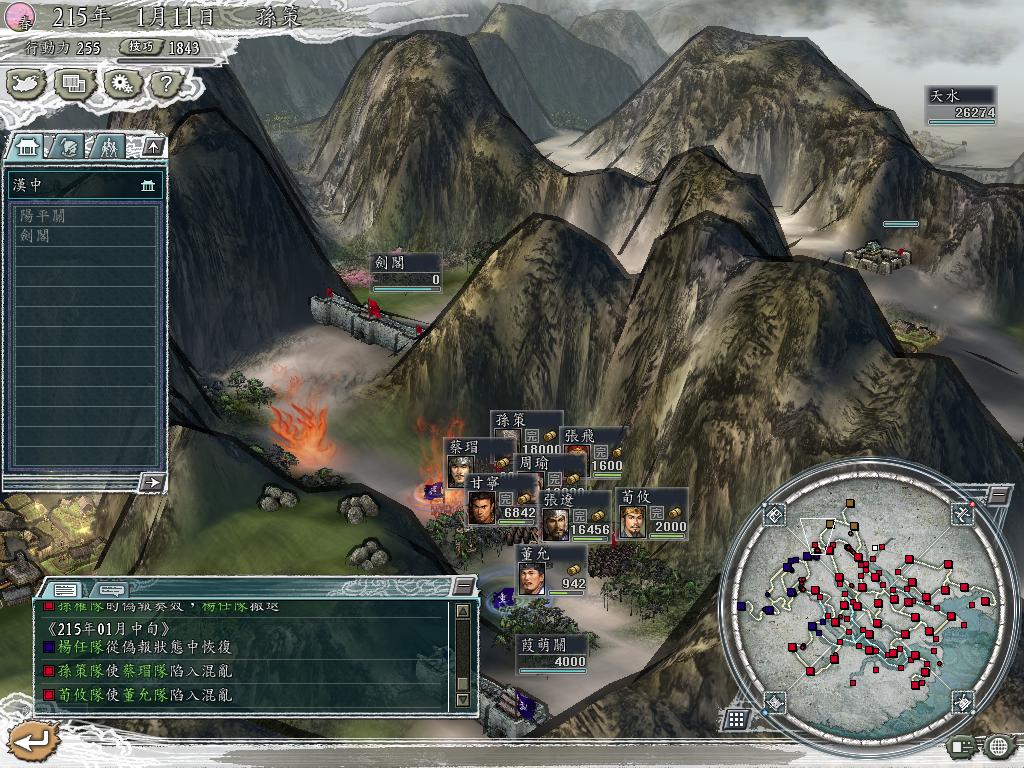Switch to the city building list tab

pyautogui.click(x=26, y=147)
